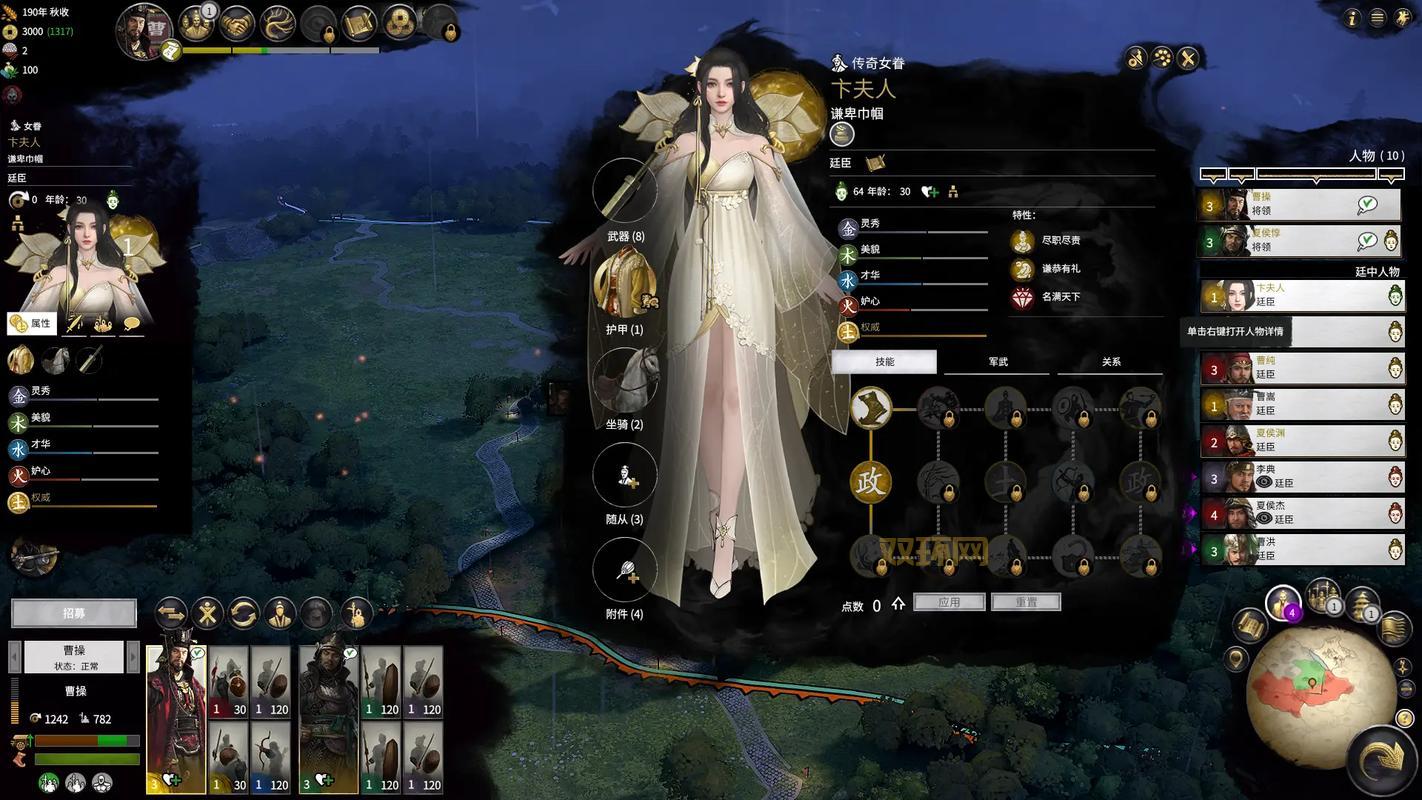
Task: Click the 招募 recruit button
Action: 74,613
